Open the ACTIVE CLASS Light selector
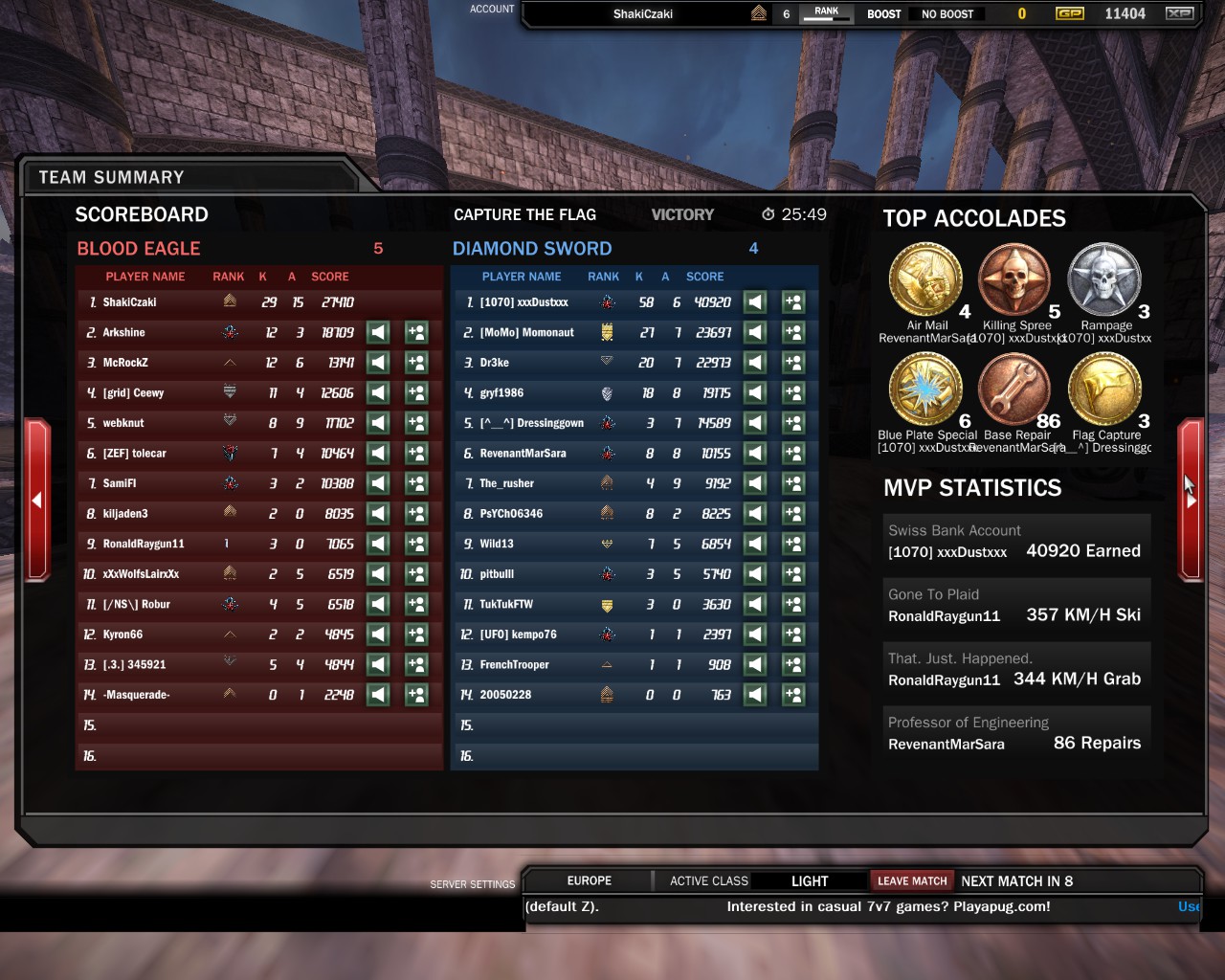 809,880
